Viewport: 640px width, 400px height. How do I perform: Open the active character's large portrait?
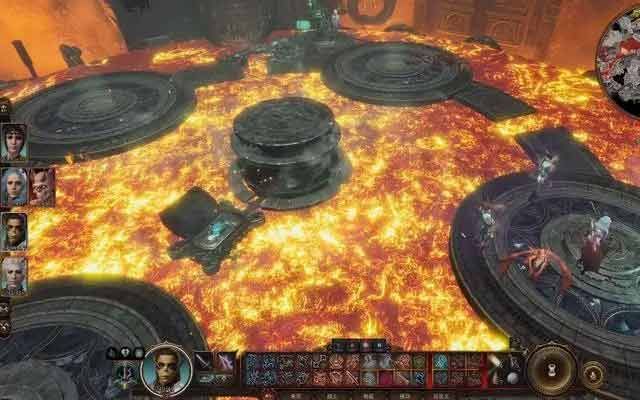[x=165, y=369]
